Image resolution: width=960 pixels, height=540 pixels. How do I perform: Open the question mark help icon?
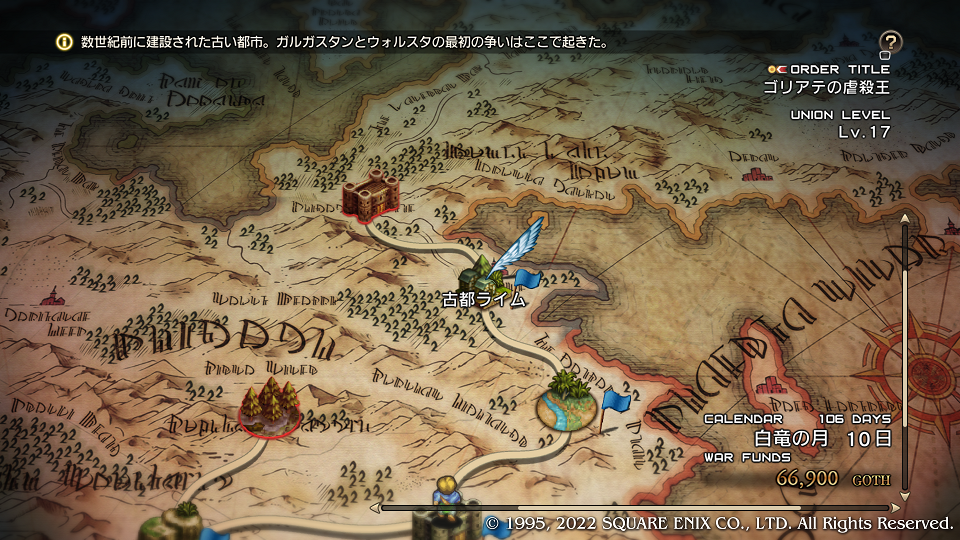click(890, 42)
